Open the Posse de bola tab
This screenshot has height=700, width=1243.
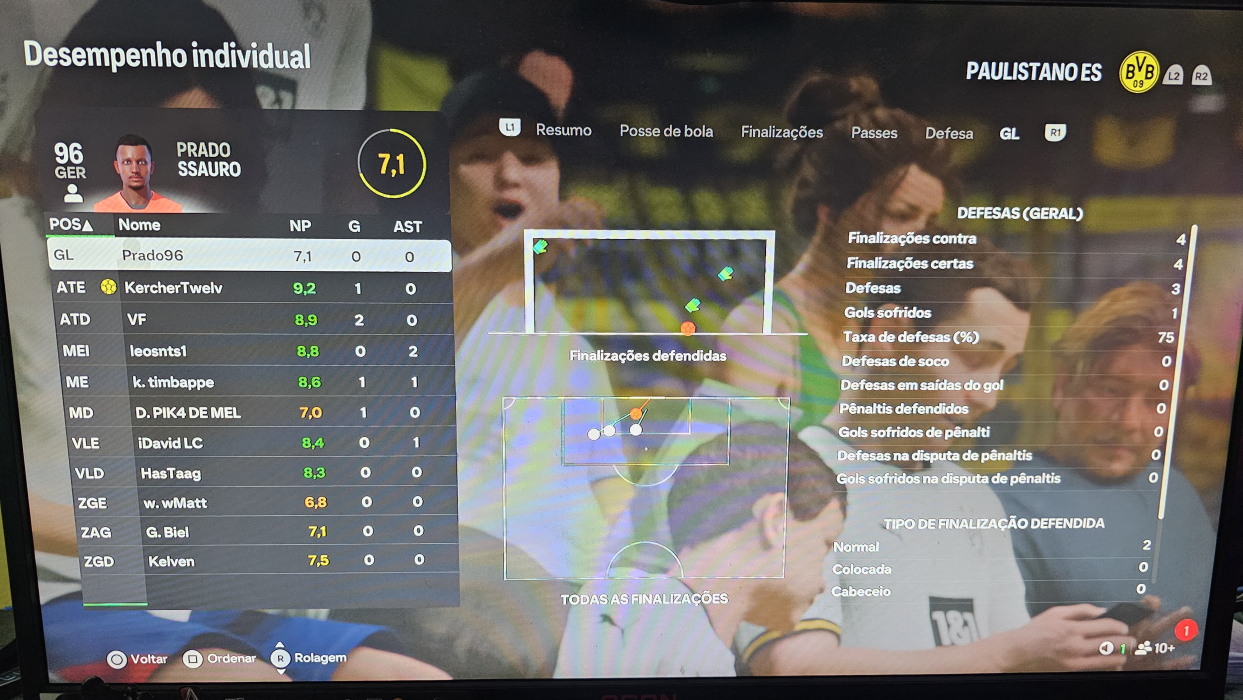tap(666, 131)
